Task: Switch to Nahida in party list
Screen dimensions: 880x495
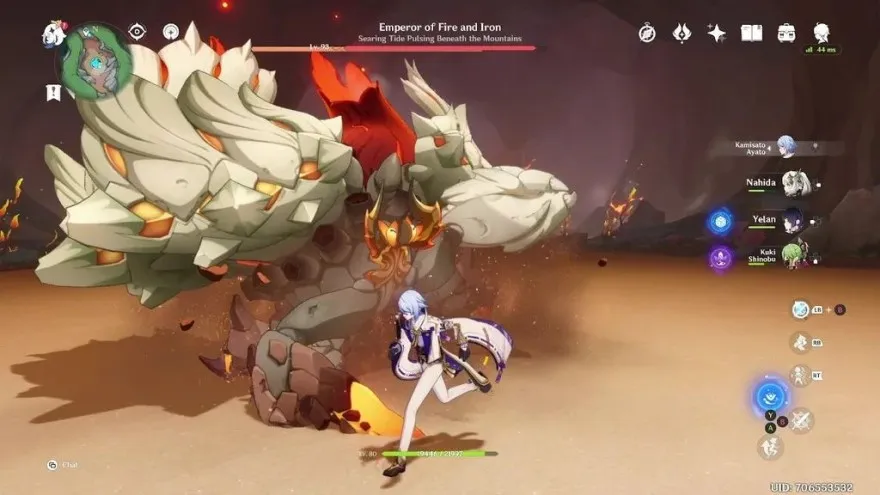Action: click(x=795, y=183)
